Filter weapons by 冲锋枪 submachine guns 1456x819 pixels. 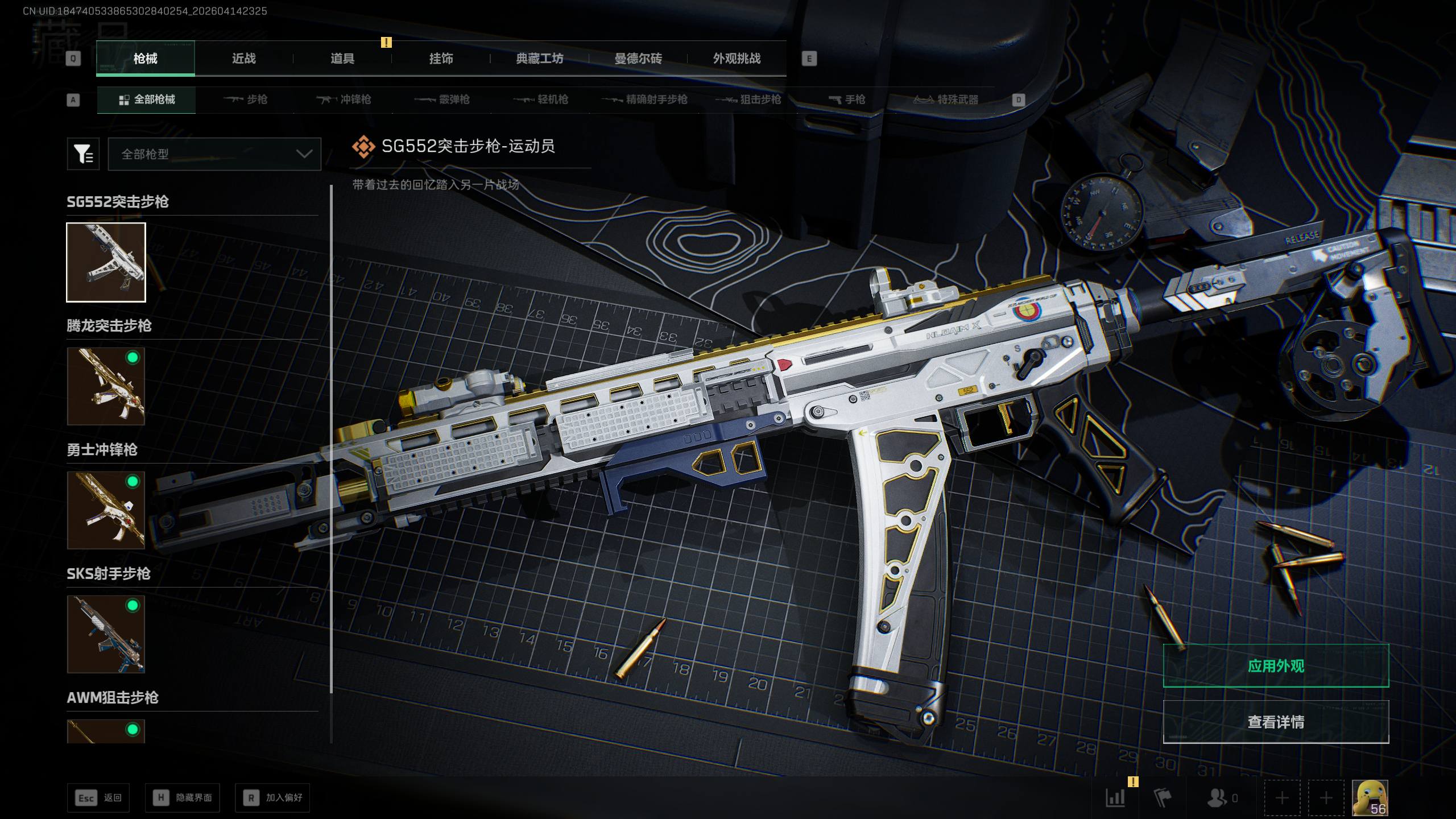pos(344,100)
